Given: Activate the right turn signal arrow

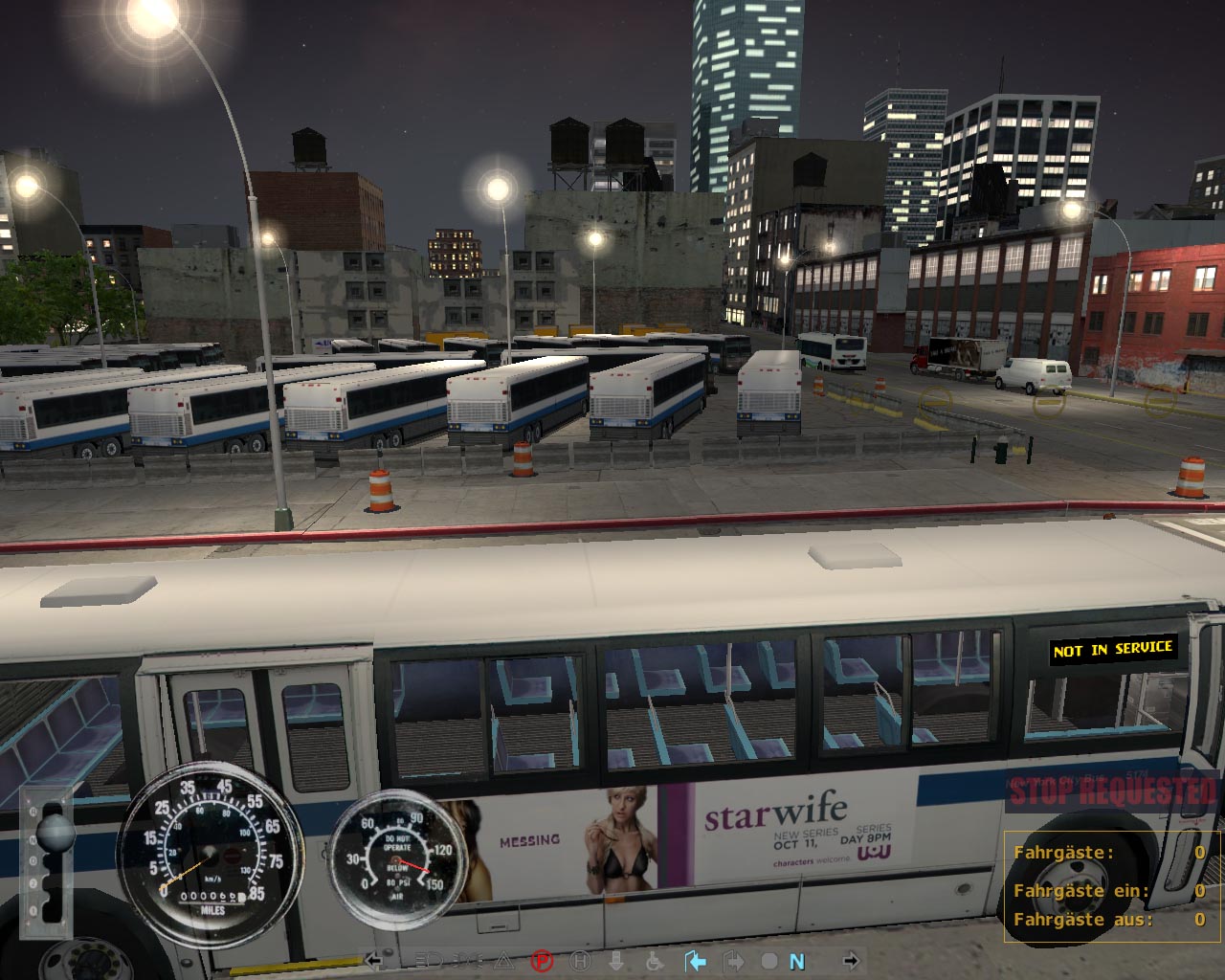Looking at the screenshot, I should [x=850, y=961].
